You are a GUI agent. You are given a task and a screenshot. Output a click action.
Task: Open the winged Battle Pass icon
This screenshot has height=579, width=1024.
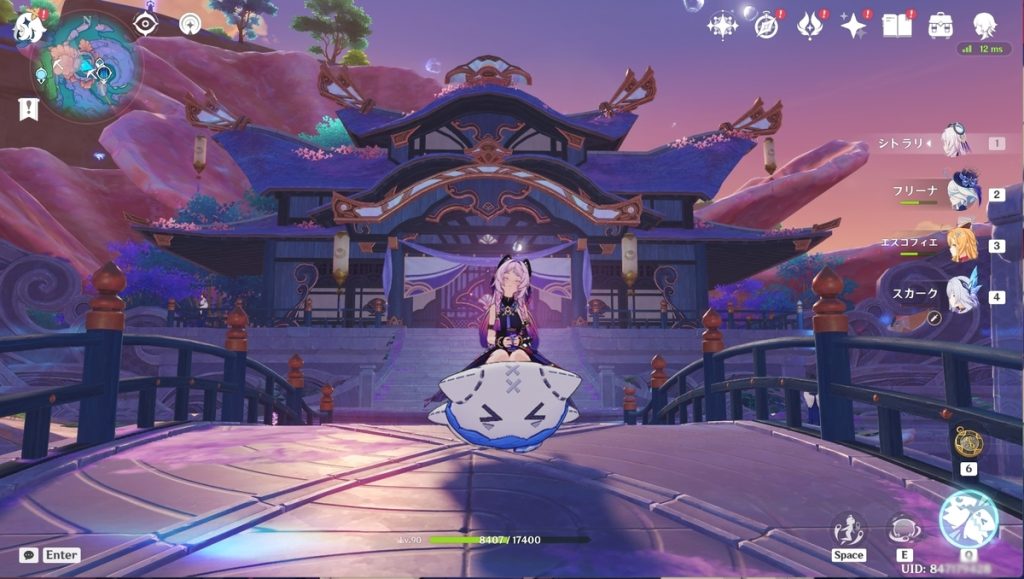pos(810,25)
